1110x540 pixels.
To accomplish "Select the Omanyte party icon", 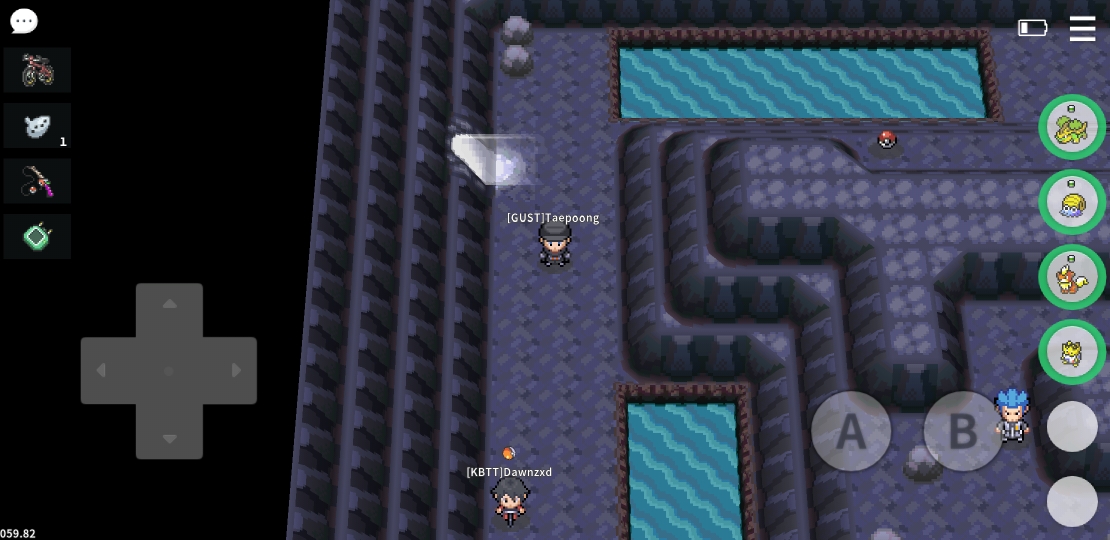I will click(1072, 202).
